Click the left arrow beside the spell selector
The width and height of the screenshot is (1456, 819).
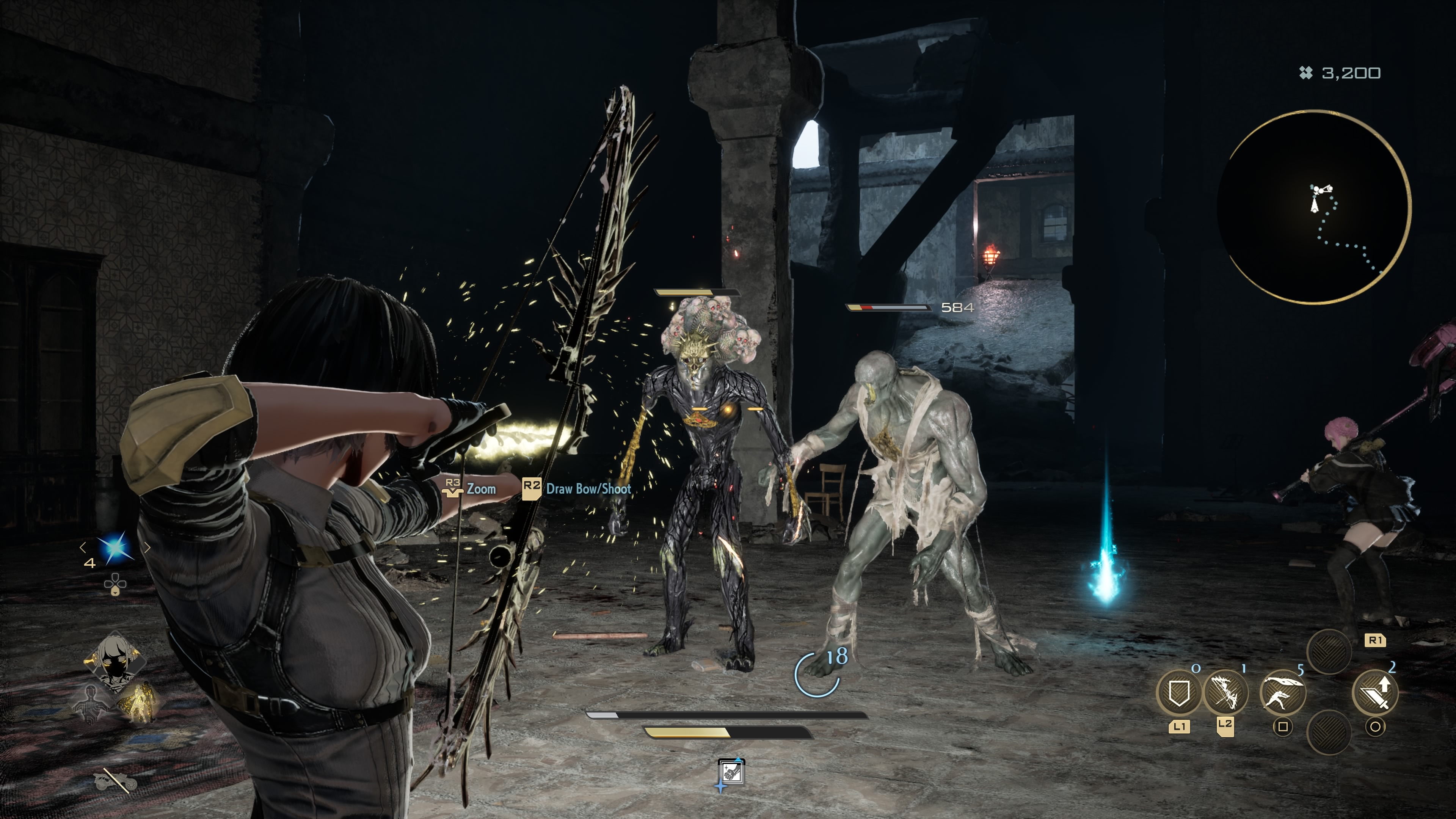83,547
